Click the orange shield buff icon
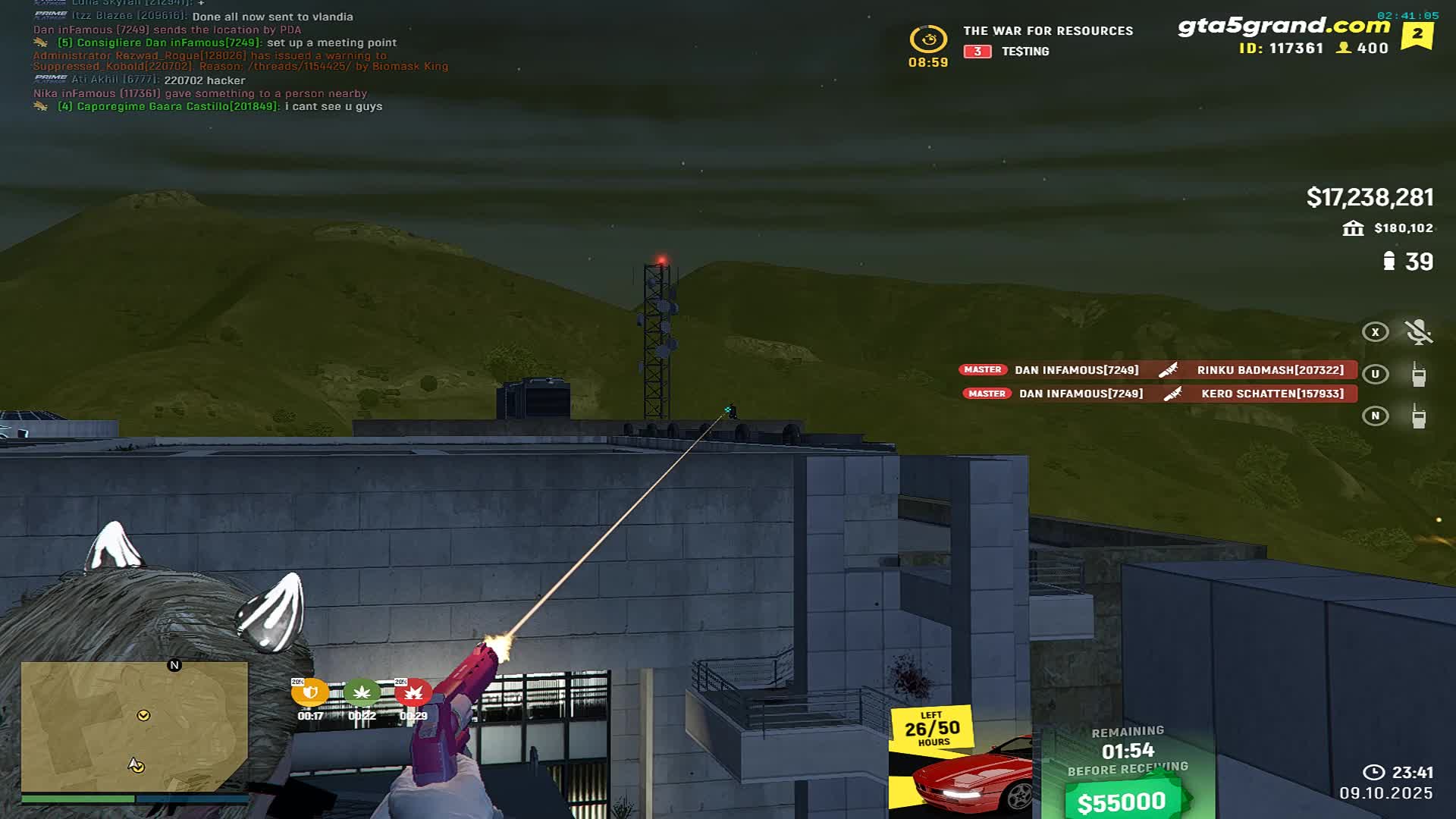Viewport: 1456px width, 819px height. click(310, 692)
